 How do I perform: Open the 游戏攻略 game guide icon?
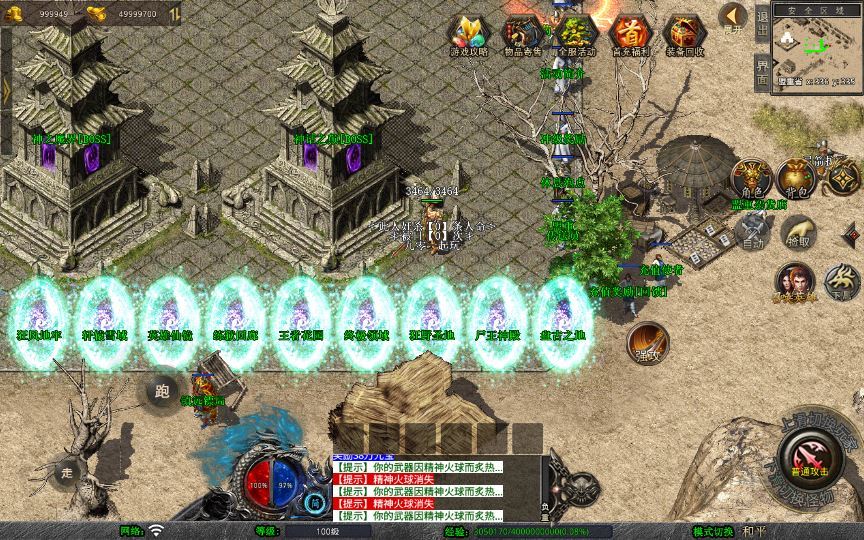468,34
